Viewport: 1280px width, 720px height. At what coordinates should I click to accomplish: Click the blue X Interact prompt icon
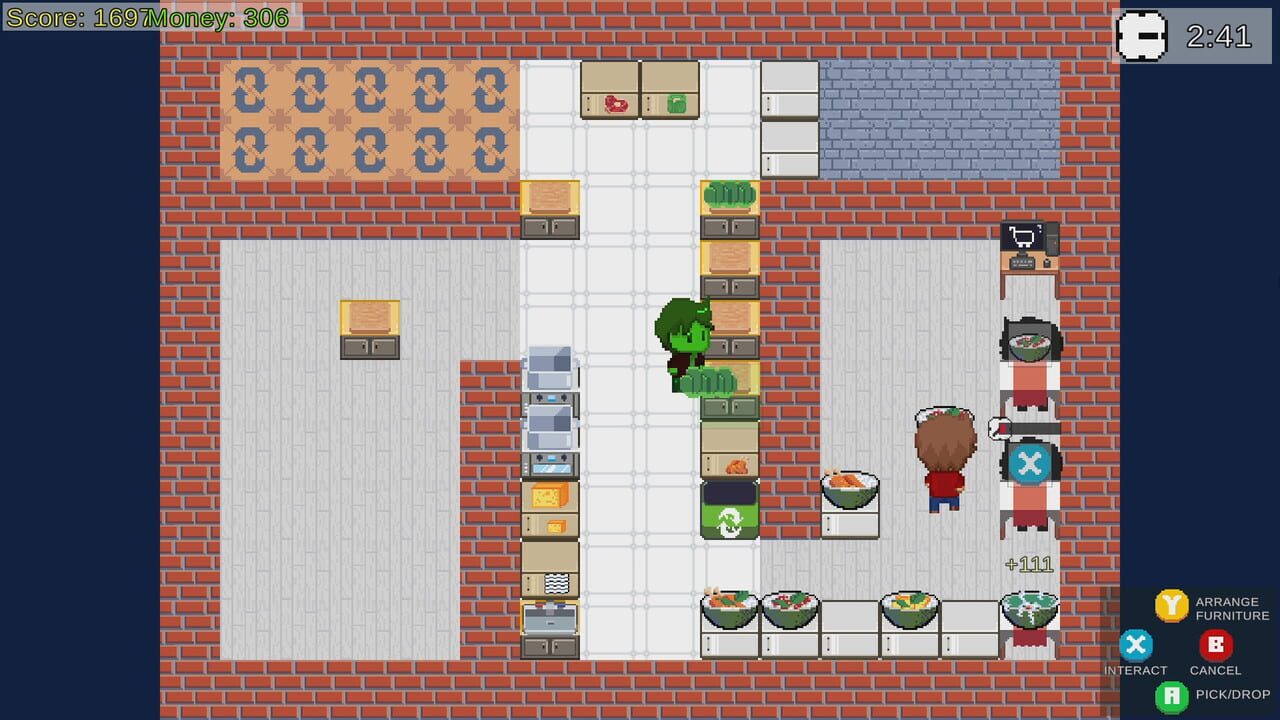tap(1136, 645)
